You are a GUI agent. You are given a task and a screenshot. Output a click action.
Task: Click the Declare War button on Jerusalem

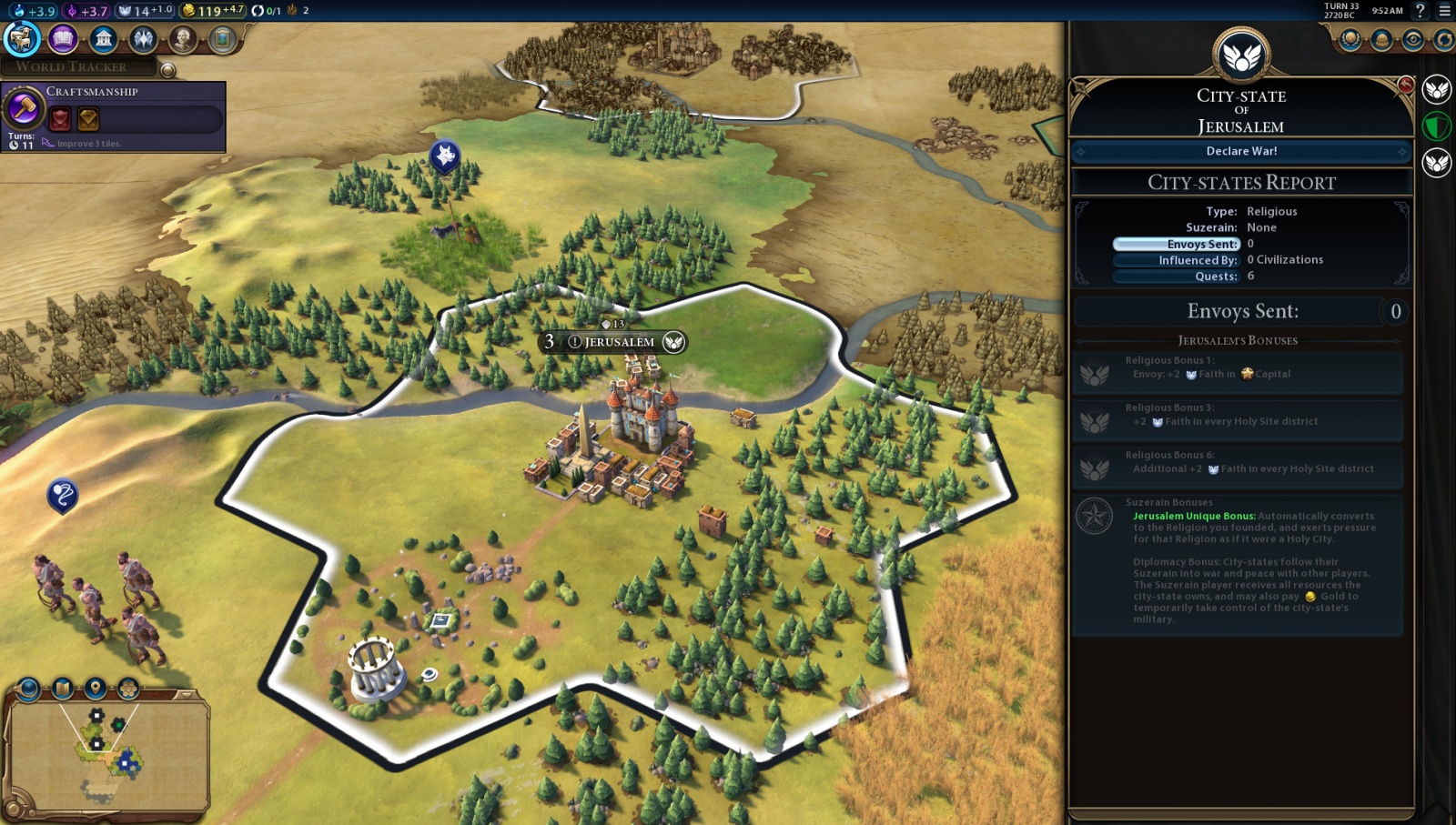(x=1241, y=151)
